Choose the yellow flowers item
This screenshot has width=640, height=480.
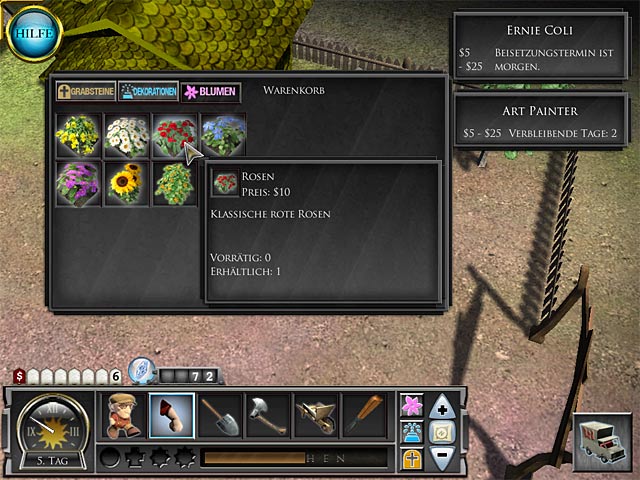click(x=78, y=135)
